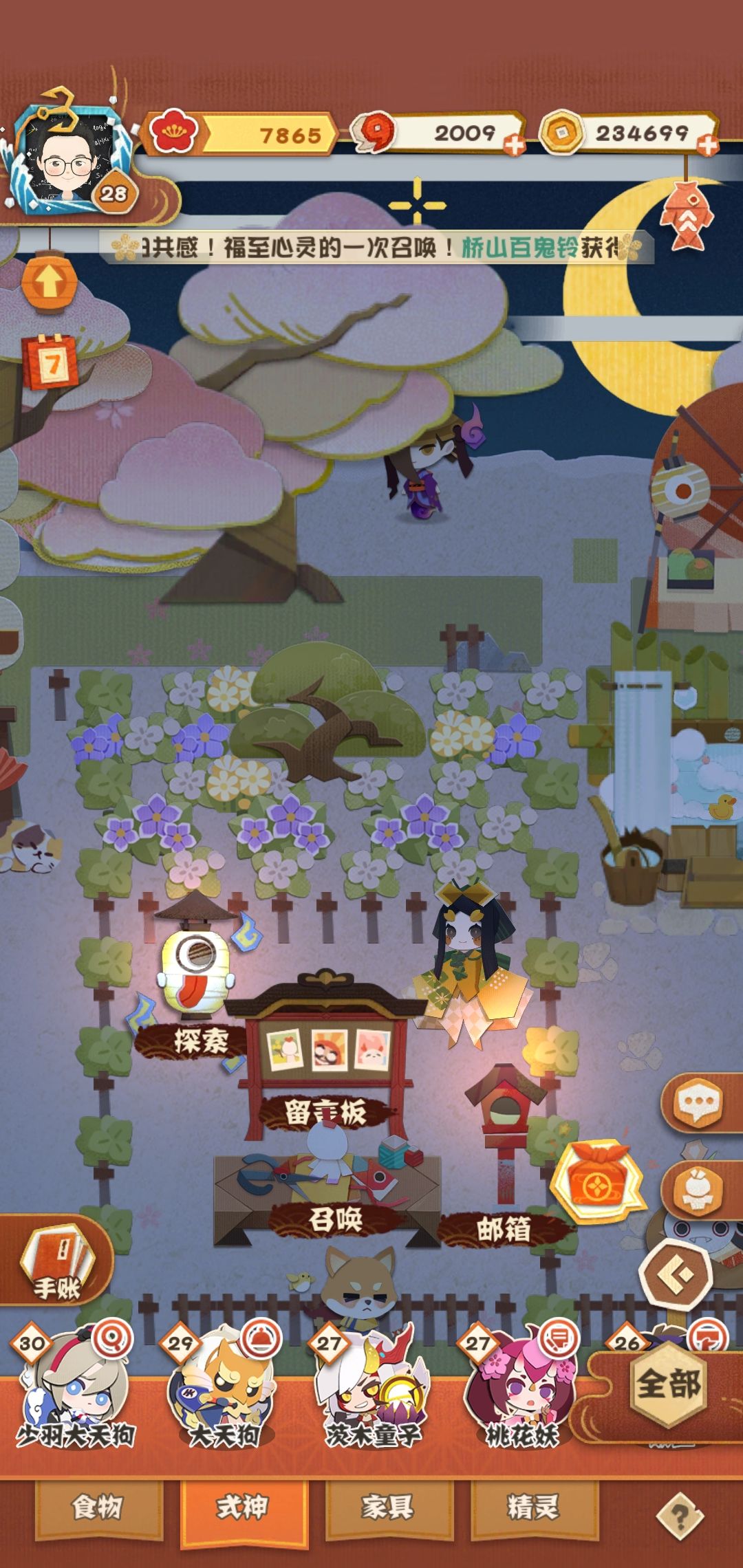743x1568 pixels.
Task: Switch to the 家具 furniture tab
Action: pyautogui.click(x=389, y=1507)
